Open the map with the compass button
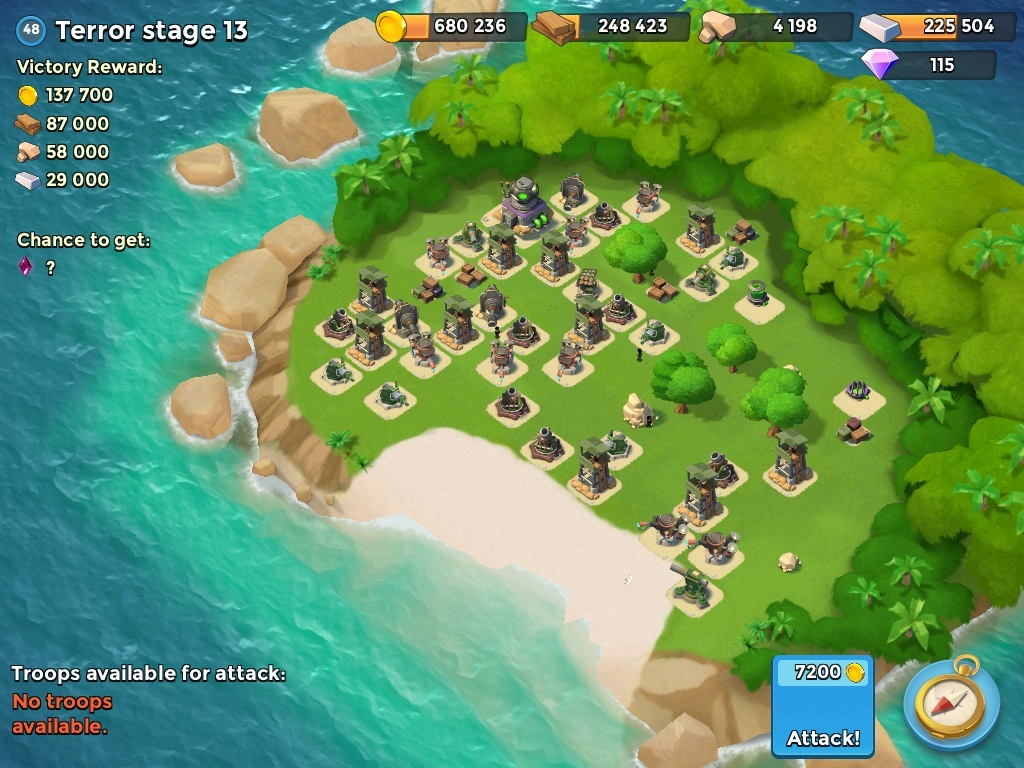Image resolution: width=1024 pixels, height=768 pixels. tap(951, 703)
